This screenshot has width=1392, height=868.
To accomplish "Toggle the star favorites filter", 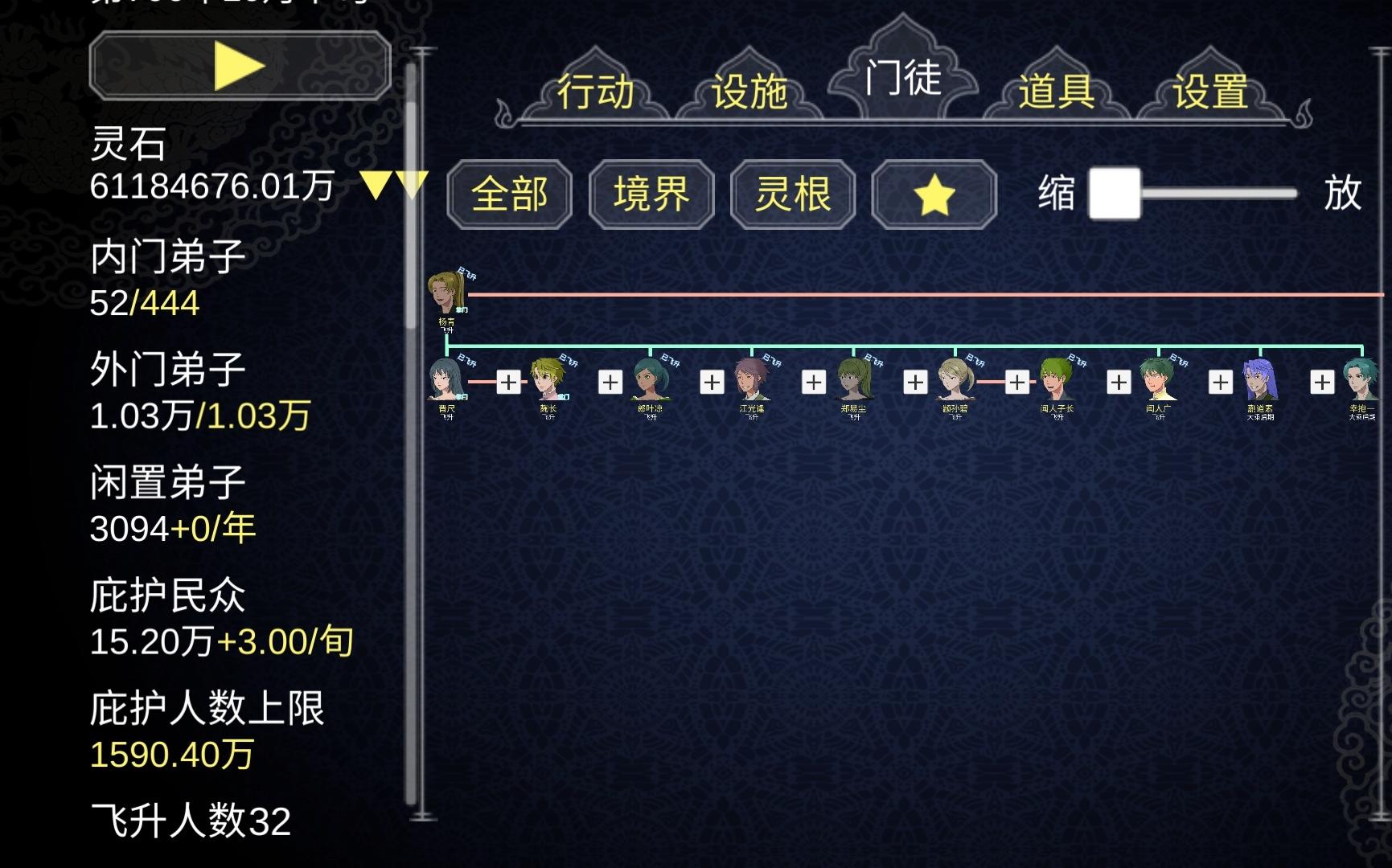I will 933,194.
